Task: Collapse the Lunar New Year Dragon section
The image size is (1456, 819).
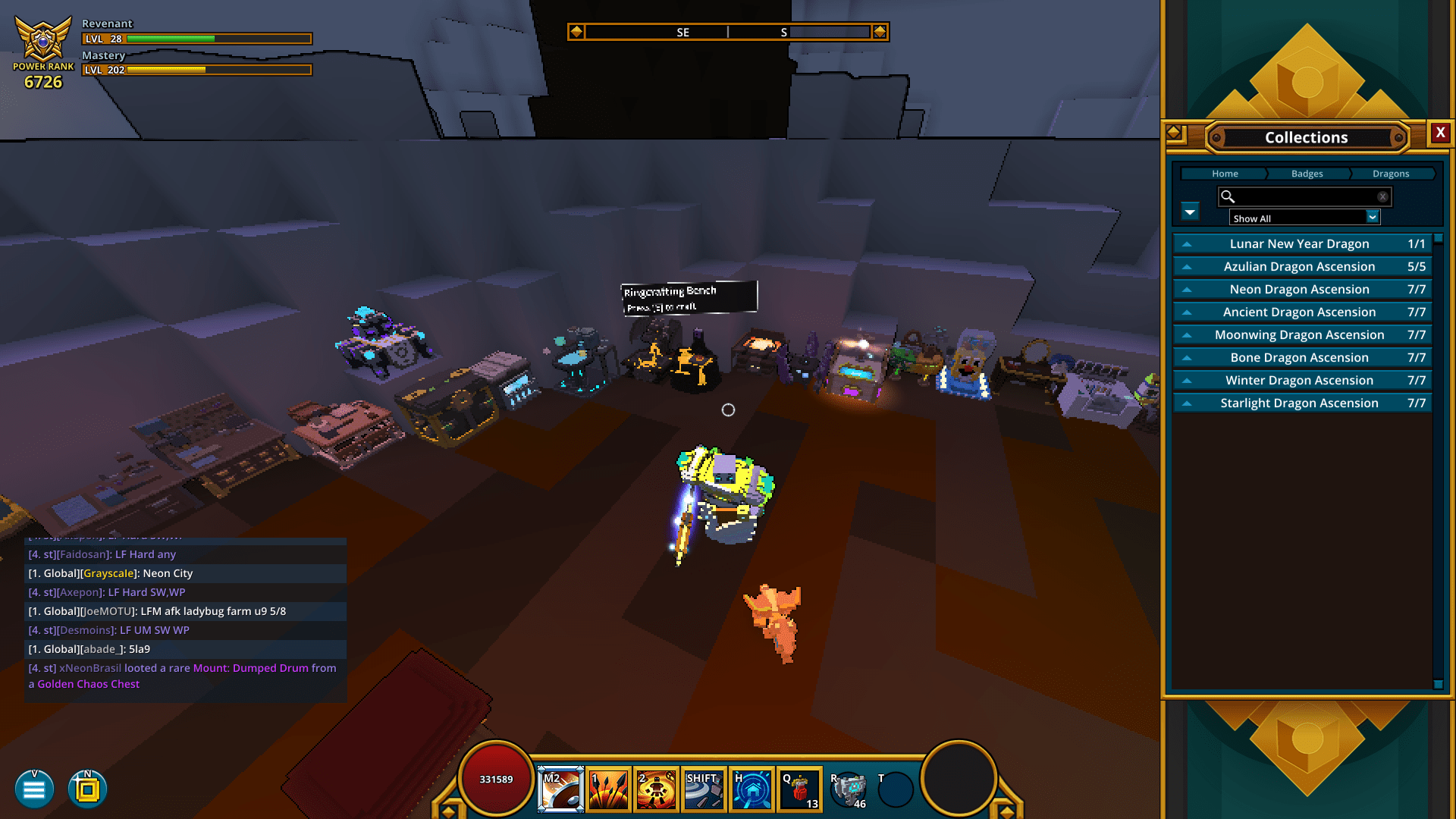Action: [1188, 243]
